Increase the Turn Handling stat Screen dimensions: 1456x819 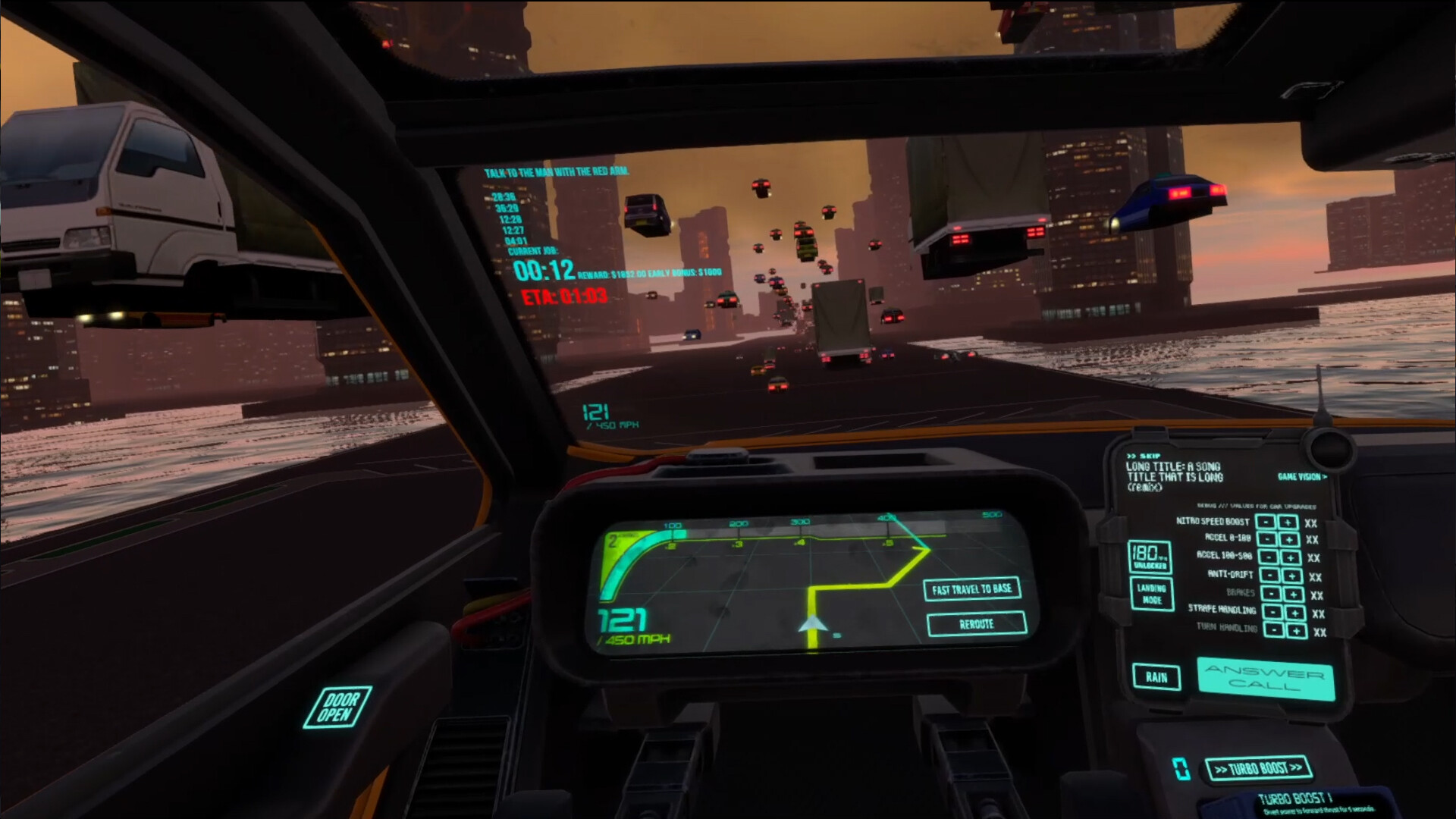tap(1296, 630)
